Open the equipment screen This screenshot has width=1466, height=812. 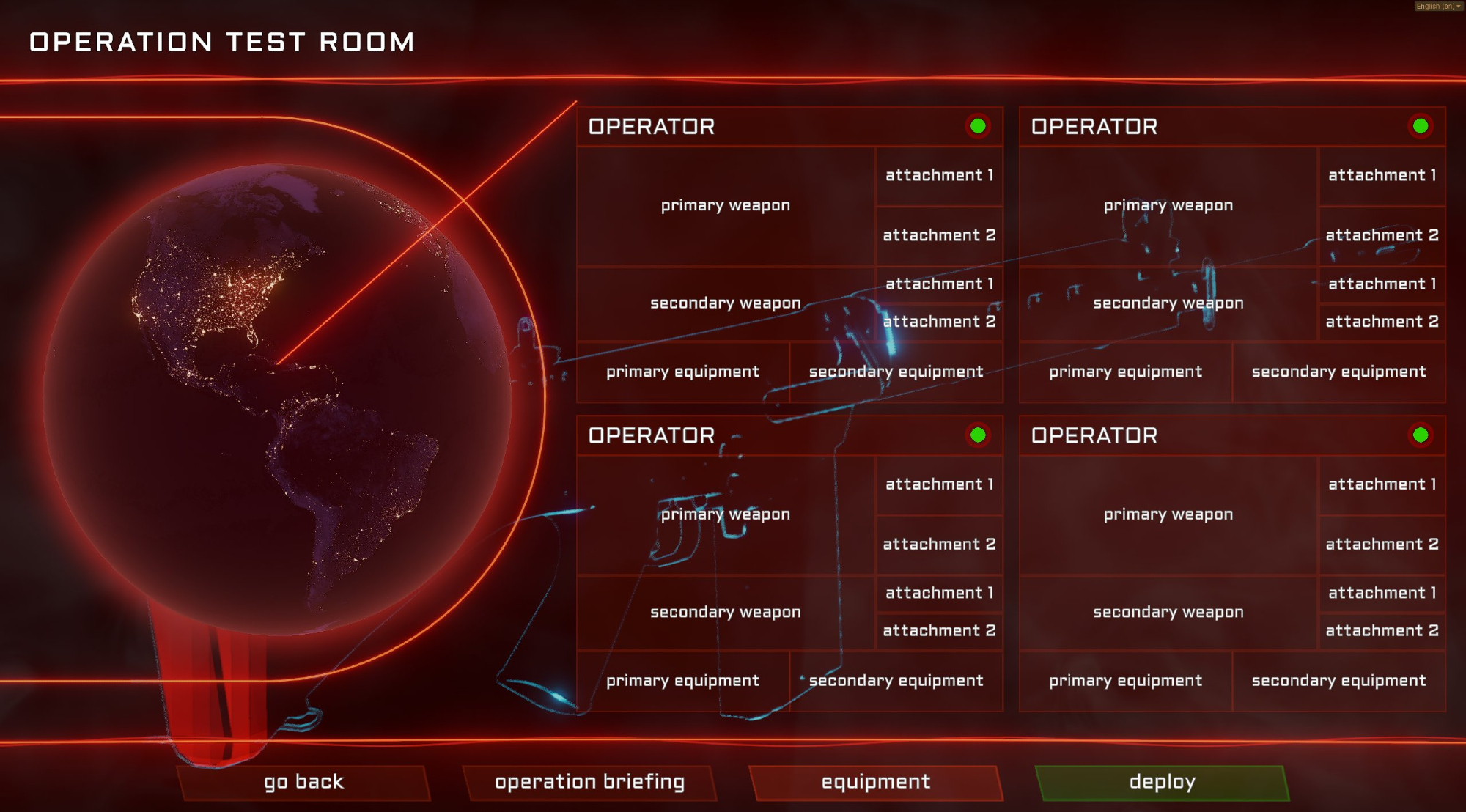[x=875, y=782]
